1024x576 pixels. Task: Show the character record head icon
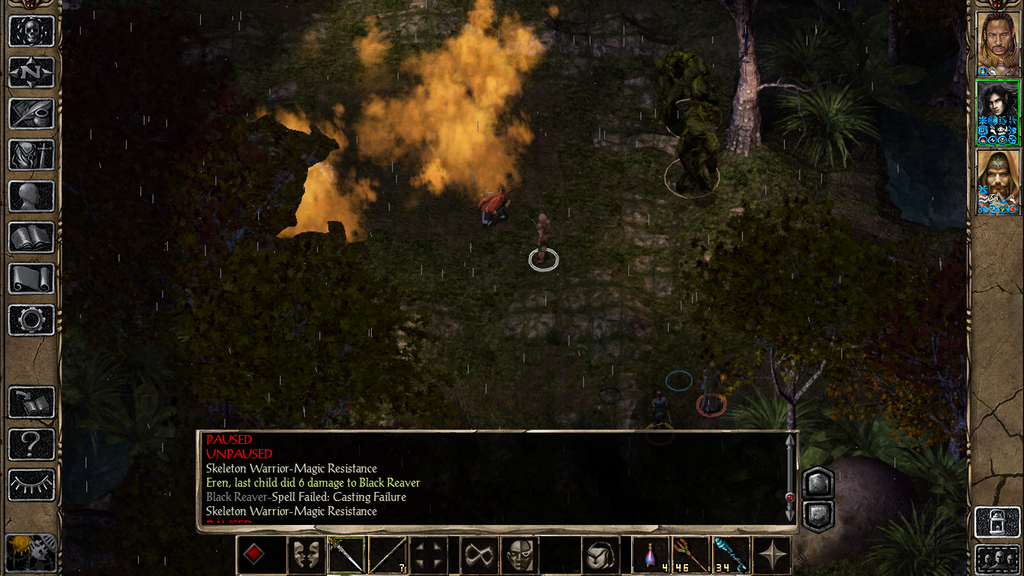31,196
